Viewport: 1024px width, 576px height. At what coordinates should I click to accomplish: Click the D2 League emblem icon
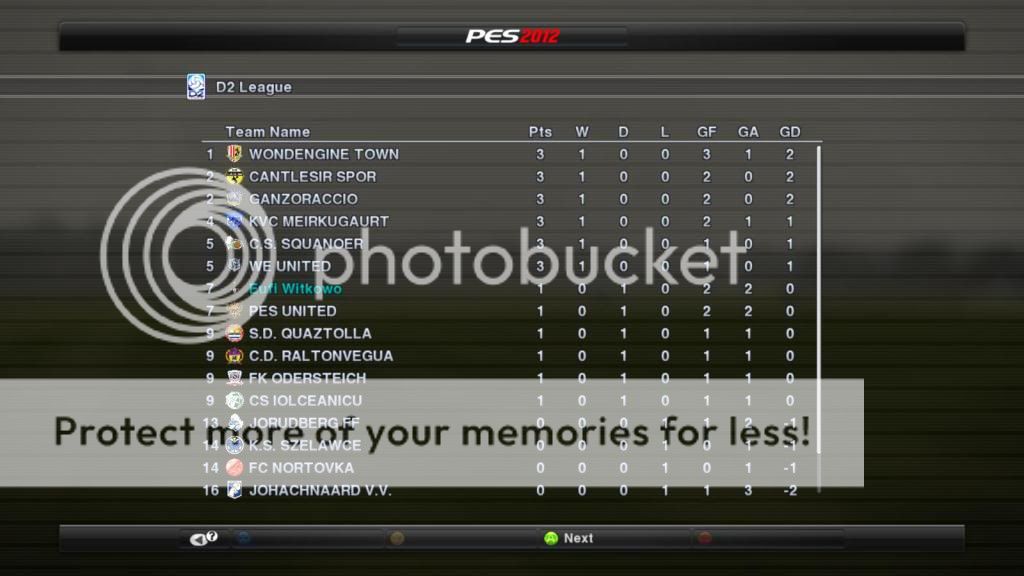196,87
